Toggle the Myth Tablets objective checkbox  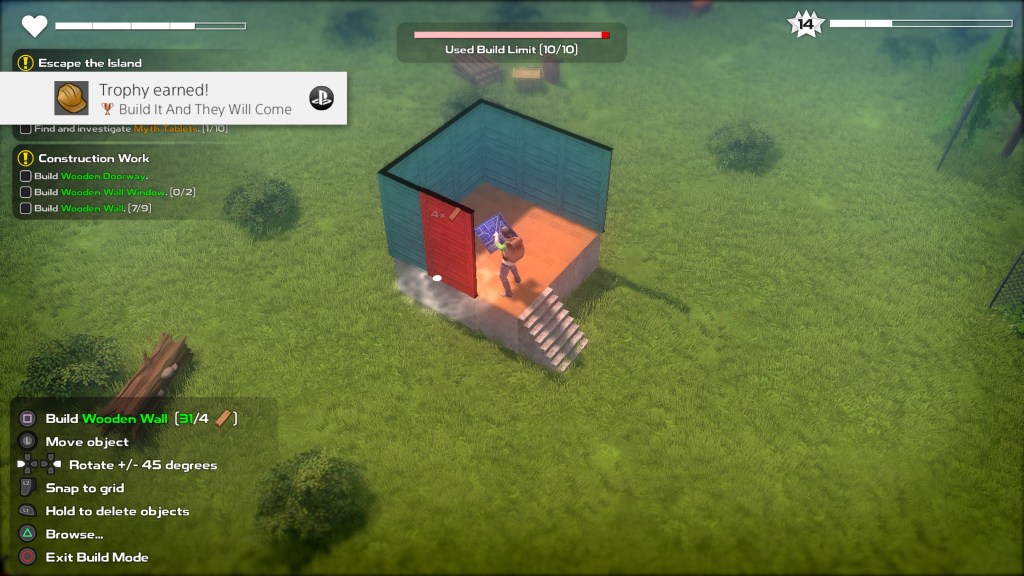26,129
